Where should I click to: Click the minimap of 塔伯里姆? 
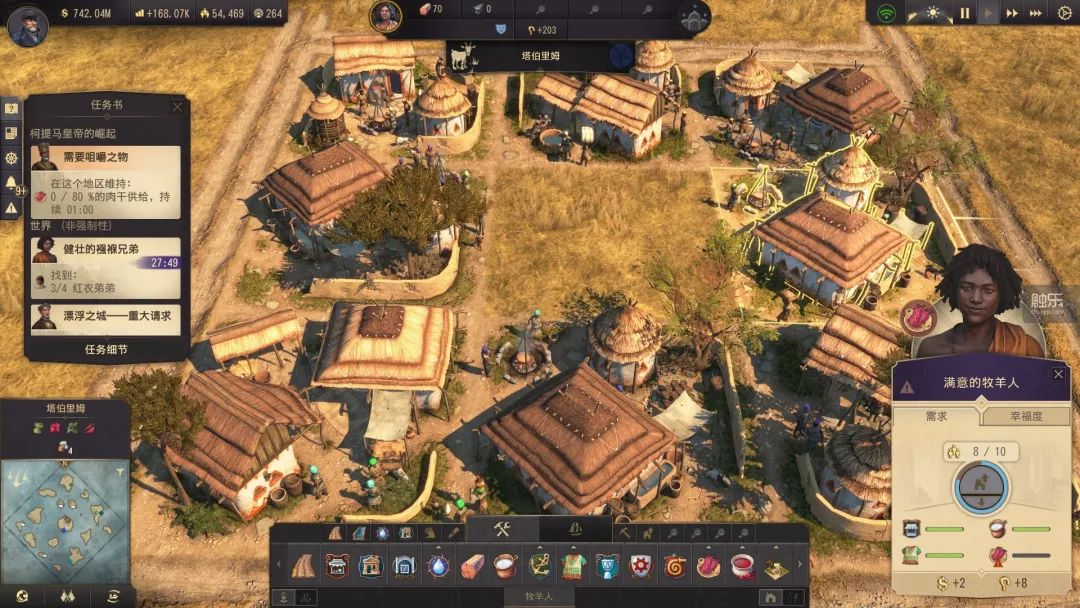[x=66, y=520]
